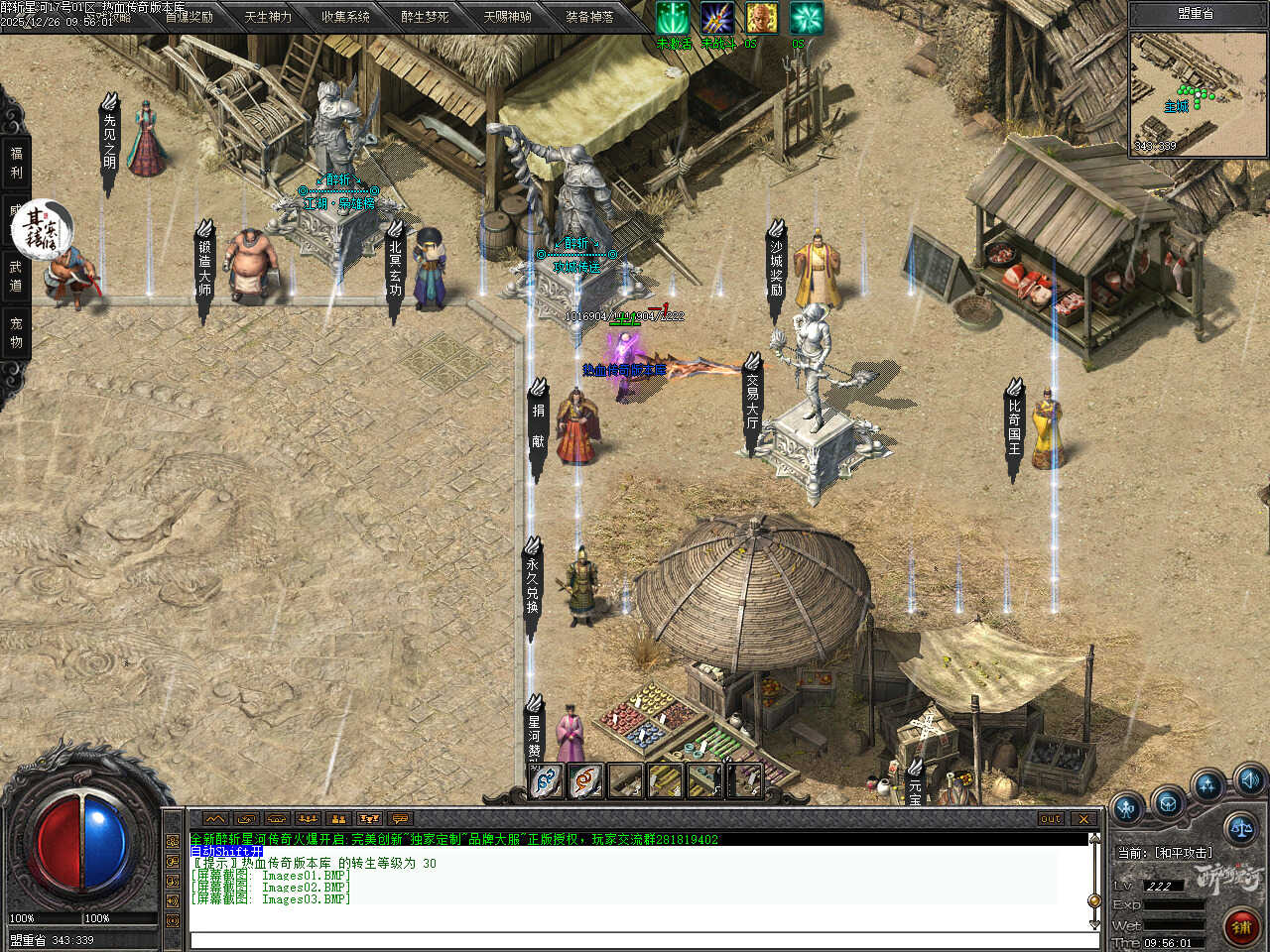Close the chat panel with X
1270x952 pixels.
1083,818
